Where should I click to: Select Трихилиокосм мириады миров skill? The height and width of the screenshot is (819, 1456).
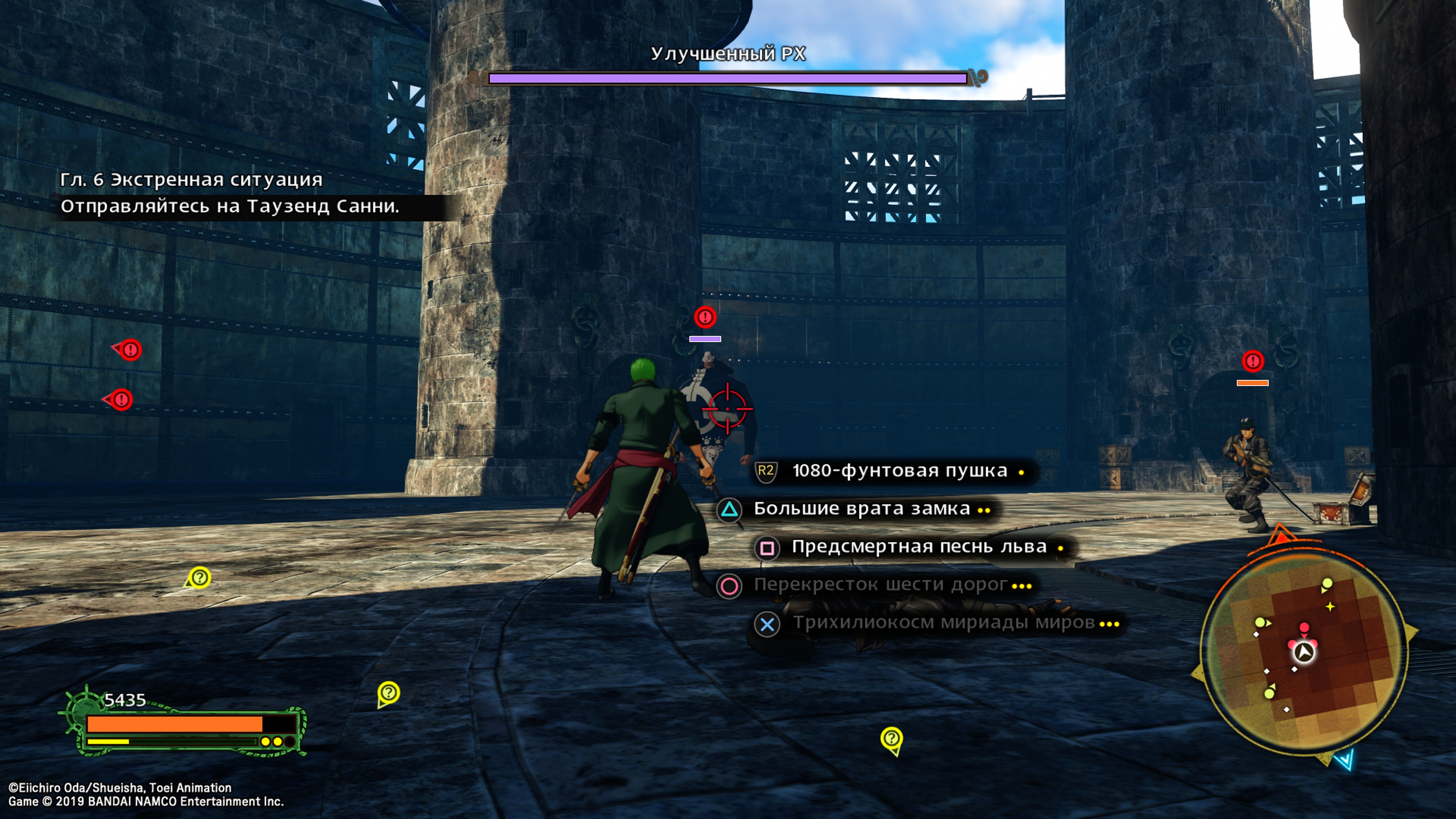943,623
